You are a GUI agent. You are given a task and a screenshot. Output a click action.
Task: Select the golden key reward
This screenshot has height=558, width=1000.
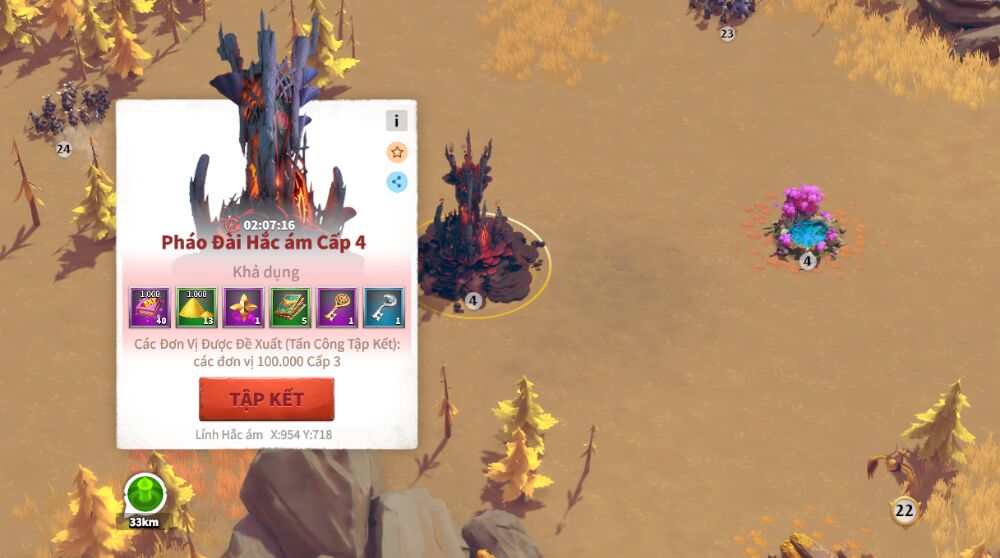(x=337, y=307)
